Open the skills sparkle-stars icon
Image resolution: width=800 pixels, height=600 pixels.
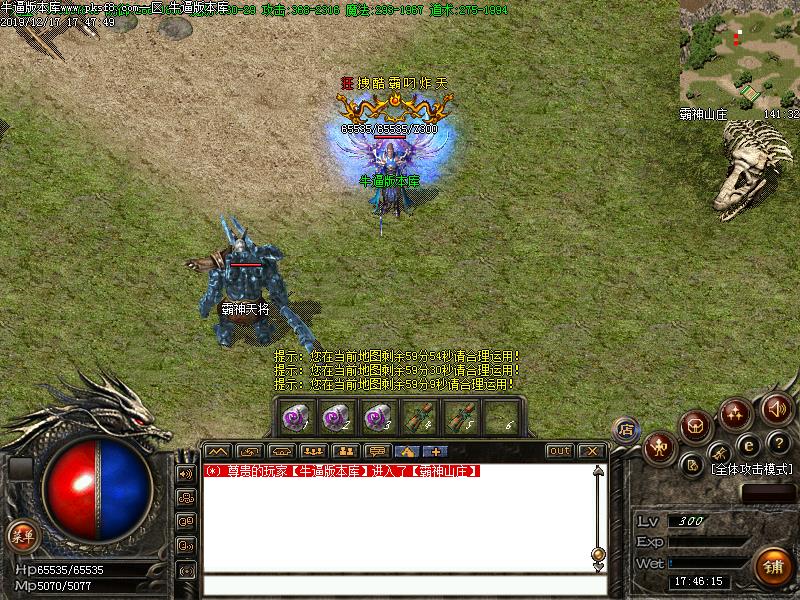point(736,412)
